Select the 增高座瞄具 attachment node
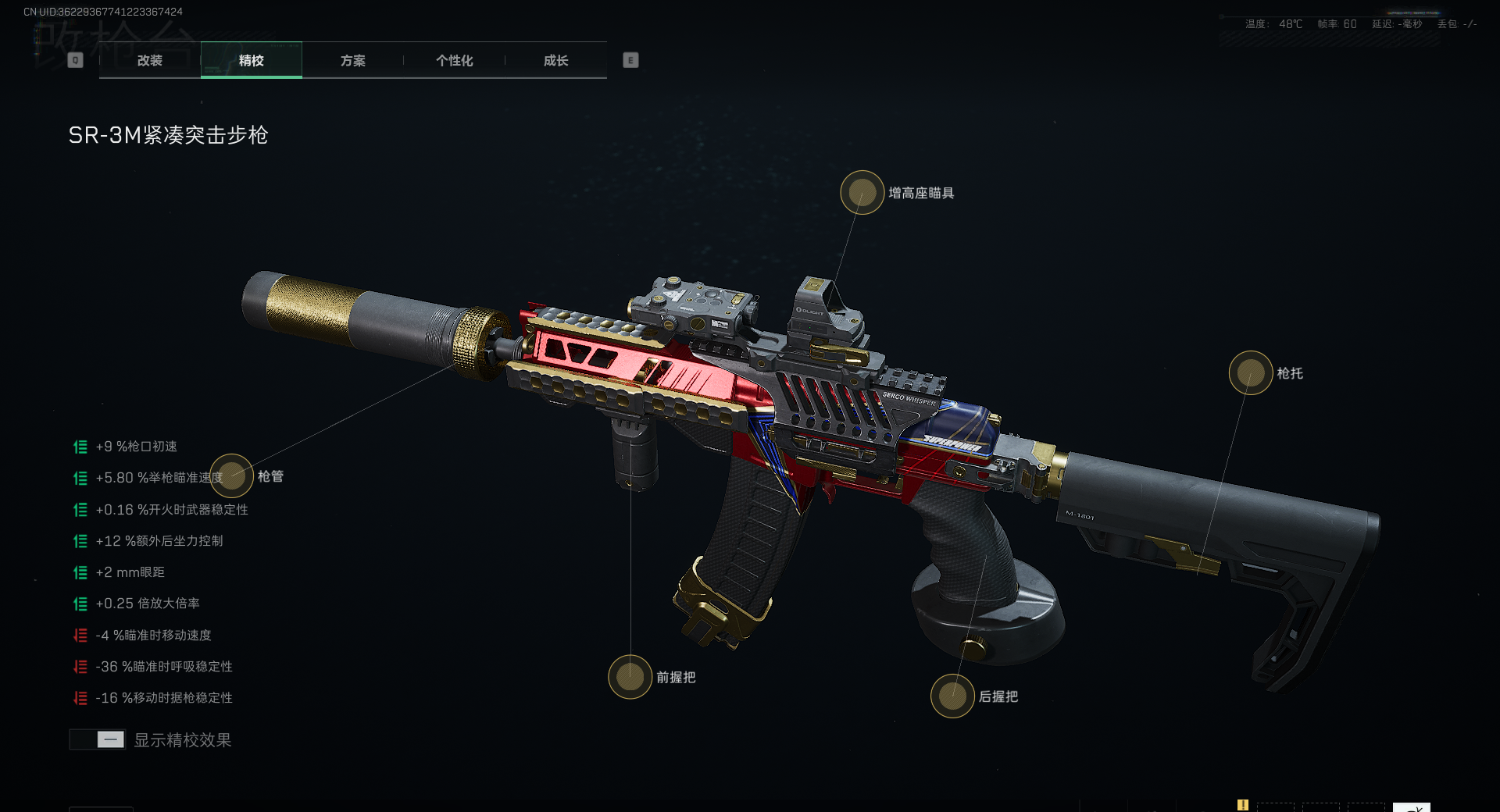1500x812 pixels. (862, 192)
